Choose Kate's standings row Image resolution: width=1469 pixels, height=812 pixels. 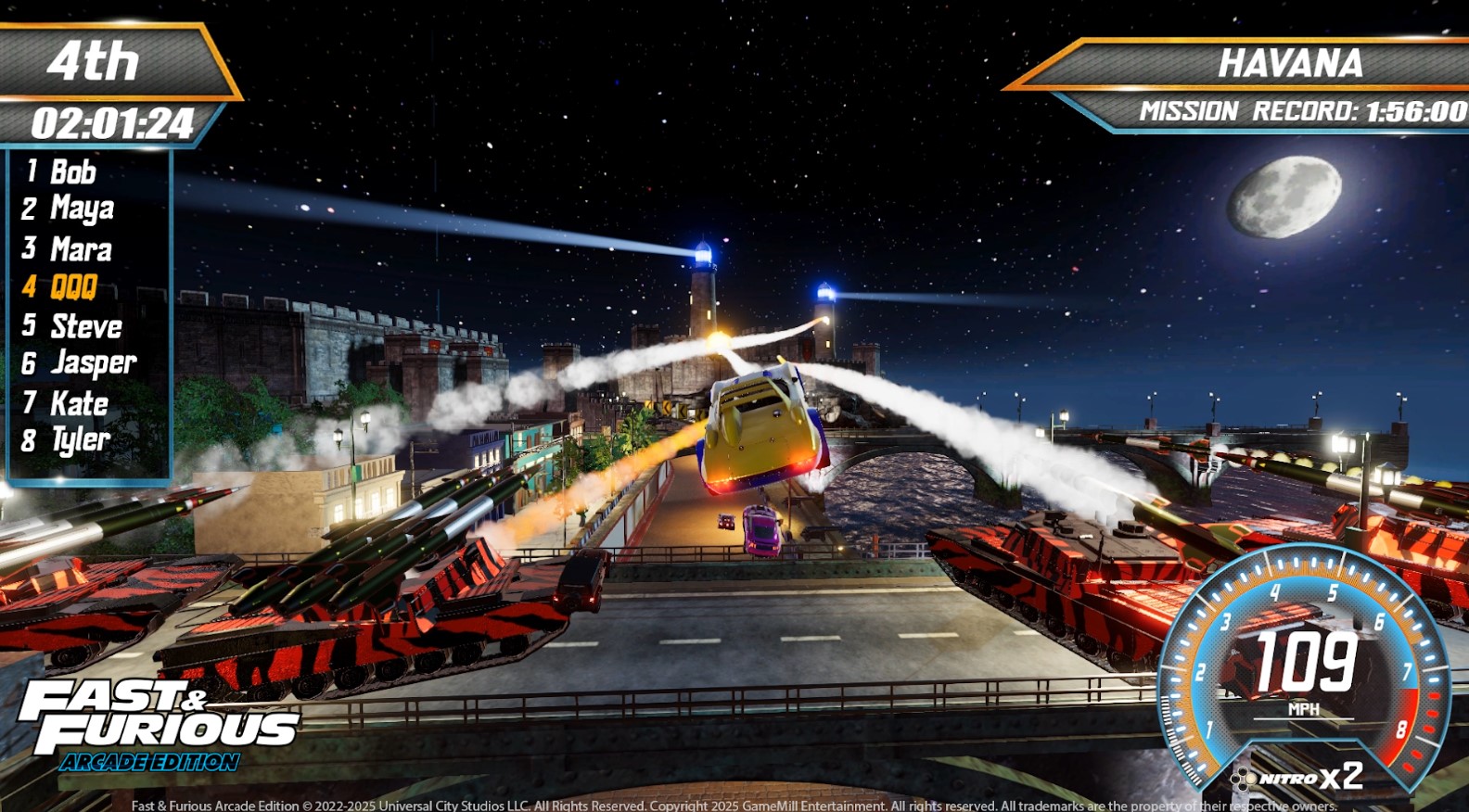(79, 403)
